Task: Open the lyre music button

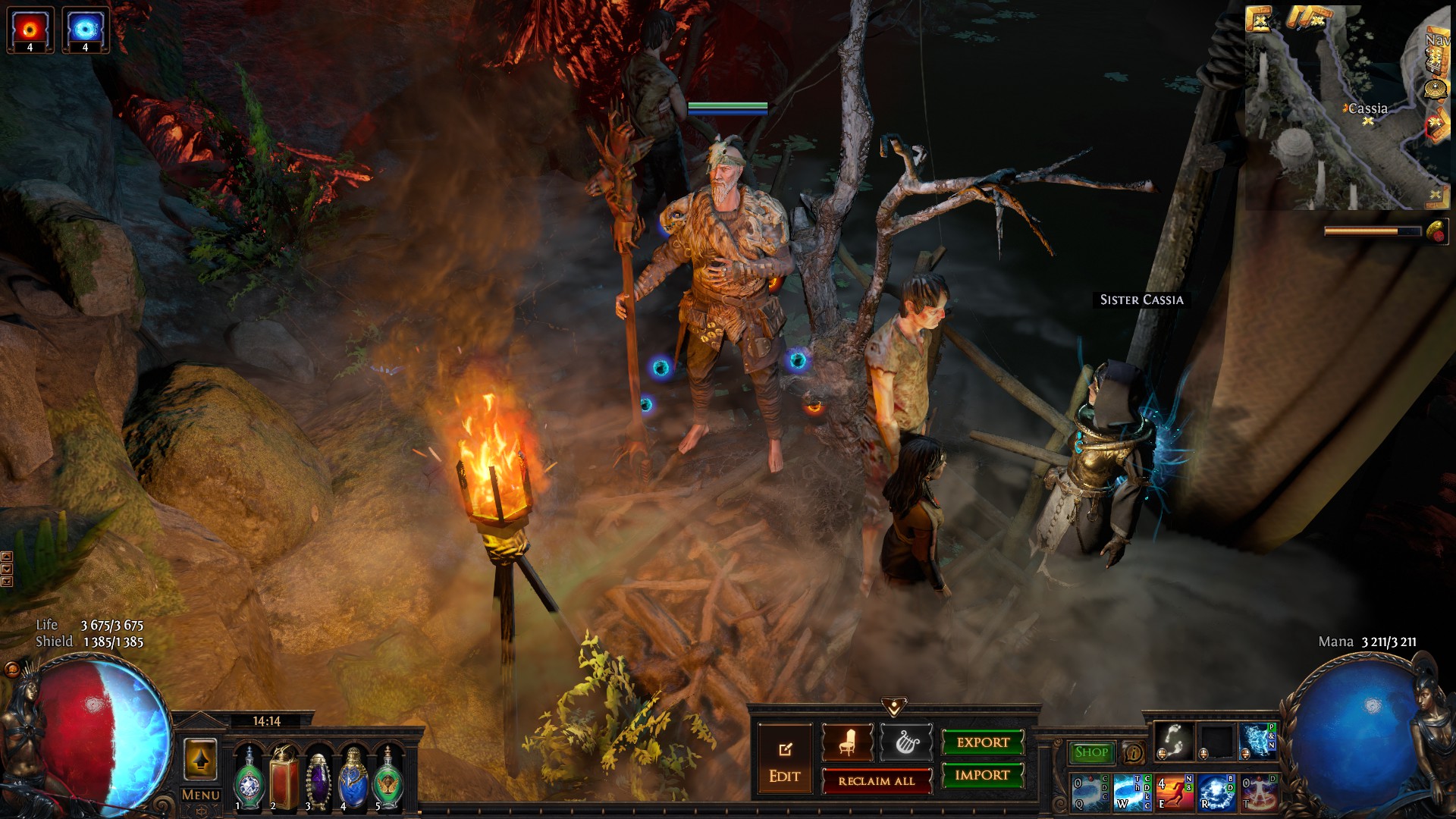Action: (x=905, y=742)
